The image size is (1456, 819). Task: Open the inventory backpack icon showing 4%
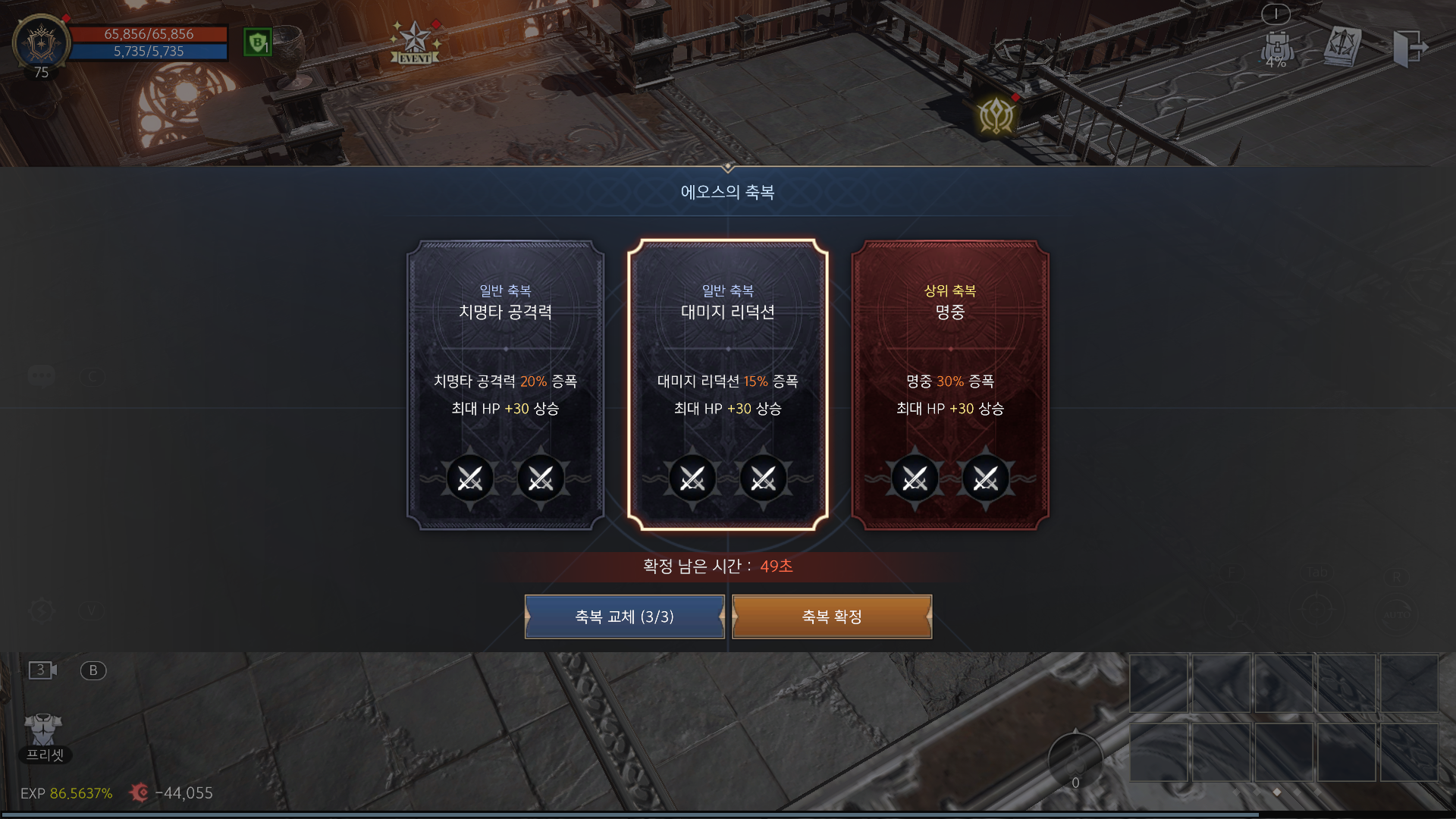click(1277, 45)
